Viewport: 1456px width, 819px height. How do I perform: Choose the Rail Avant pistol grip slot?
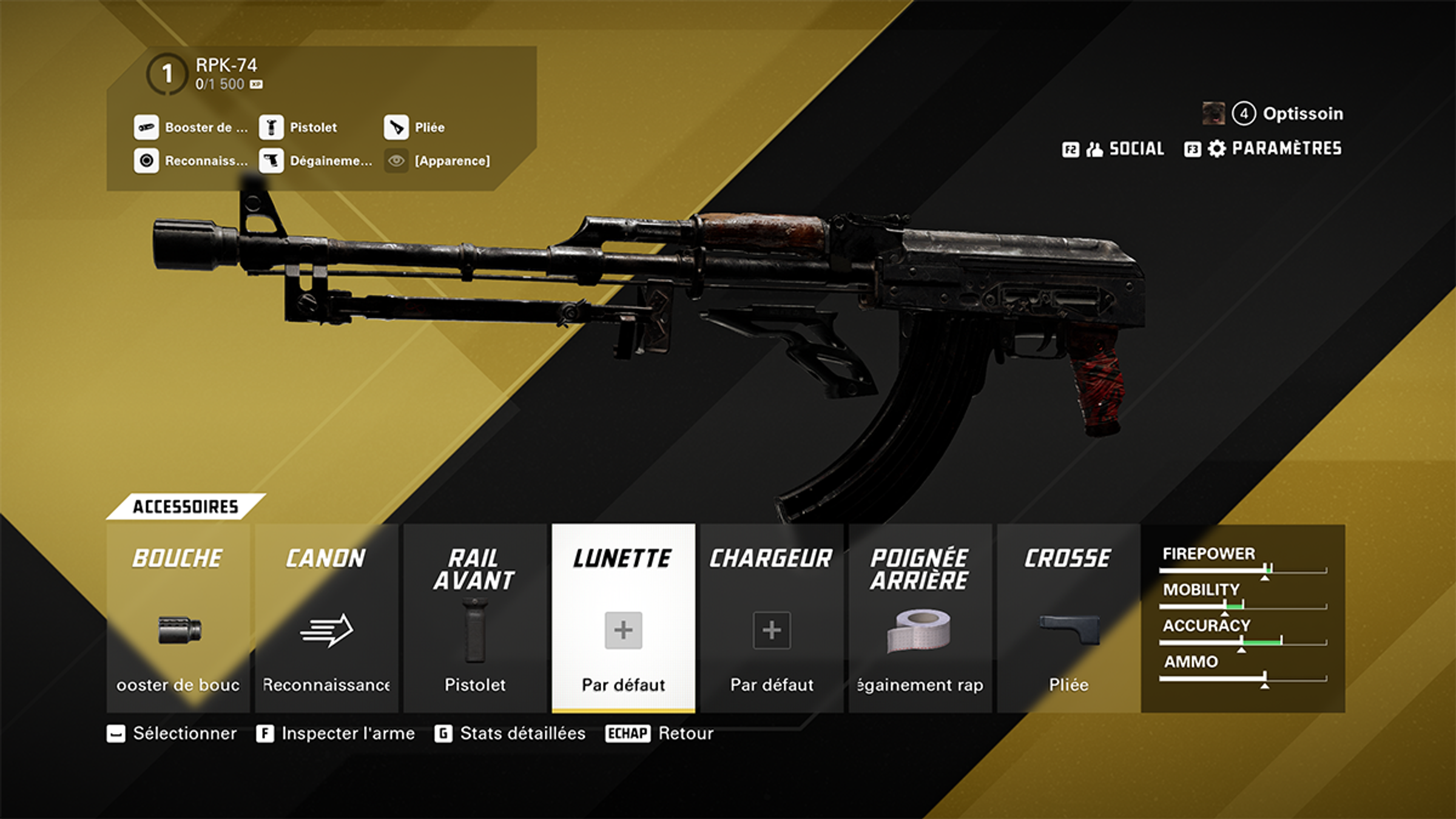click(474, 618)
